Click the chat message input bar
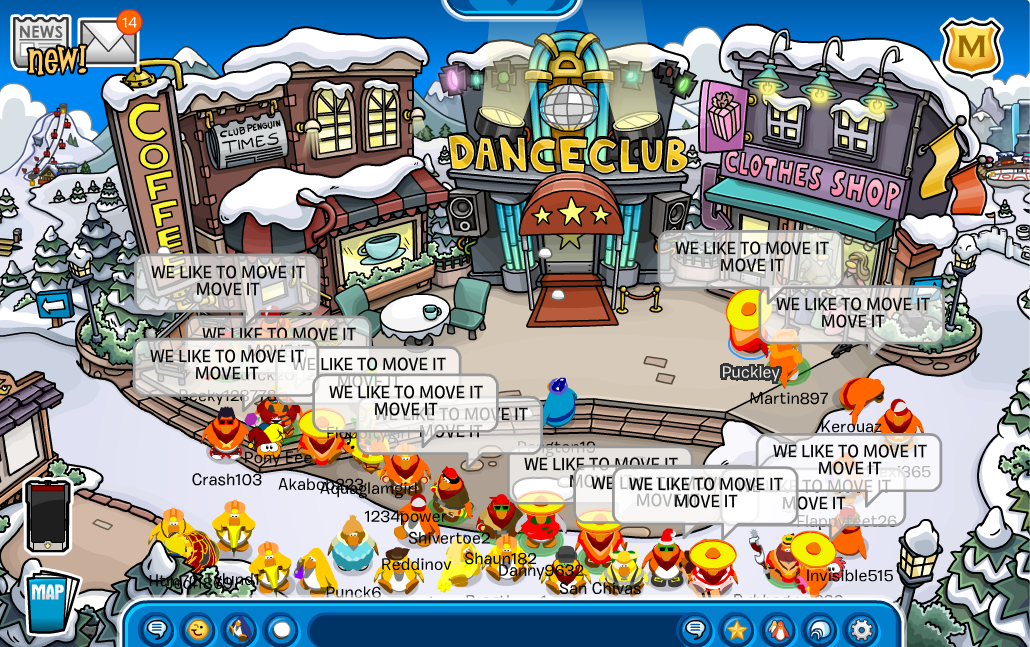This screenshot has width=1030, height=647. pyautogui.click(x=490, y=630)
